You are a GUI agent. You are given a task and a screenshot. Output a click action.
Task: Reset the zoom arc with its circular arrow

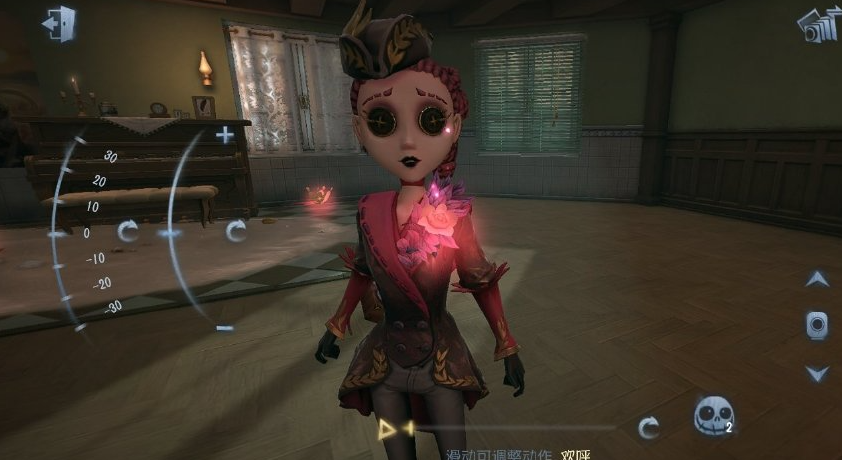coord(236,232)
